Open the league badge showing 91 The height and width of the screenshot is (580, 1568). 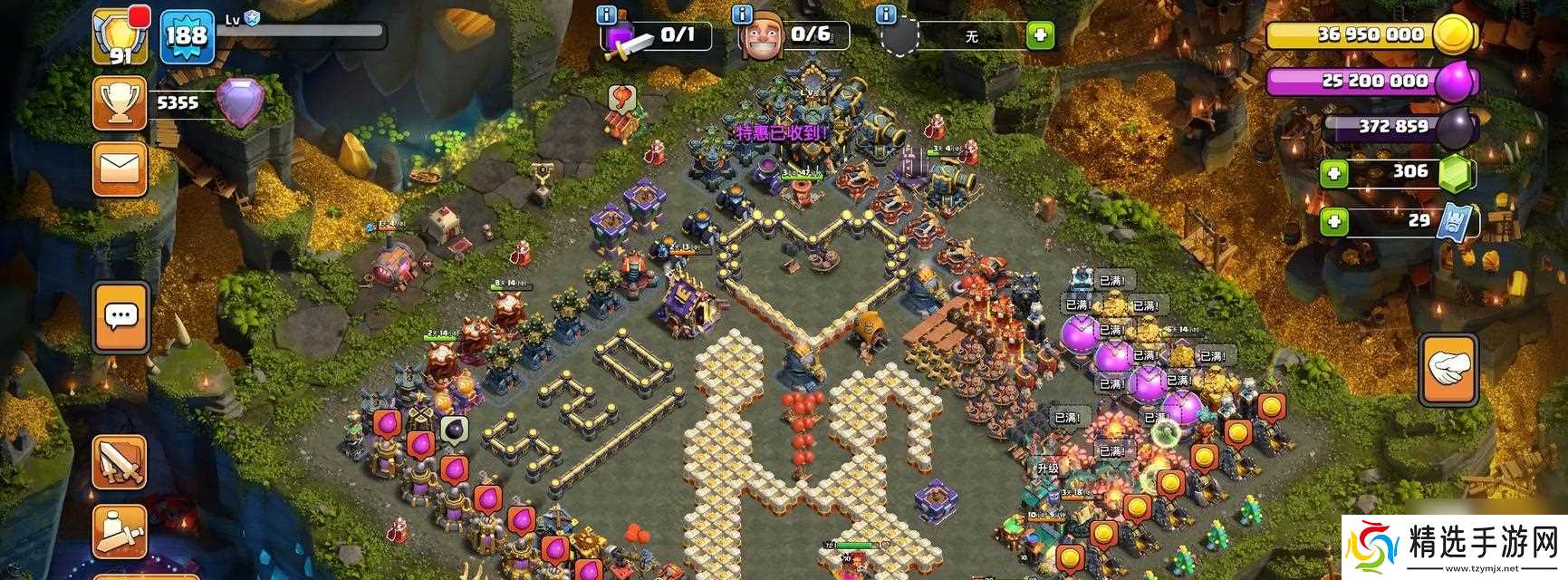(120, 36)
